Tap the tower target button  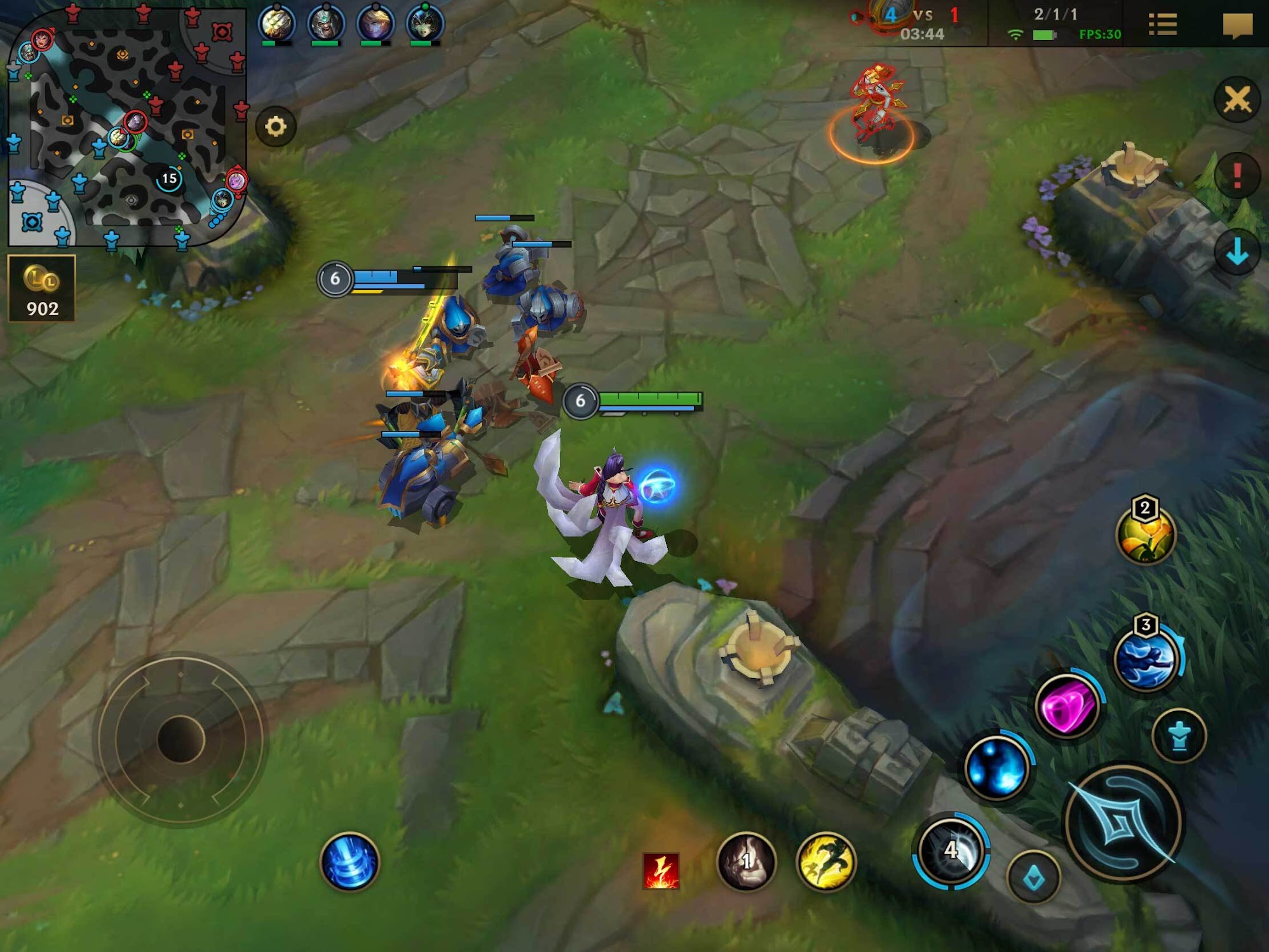[1179, 736]
